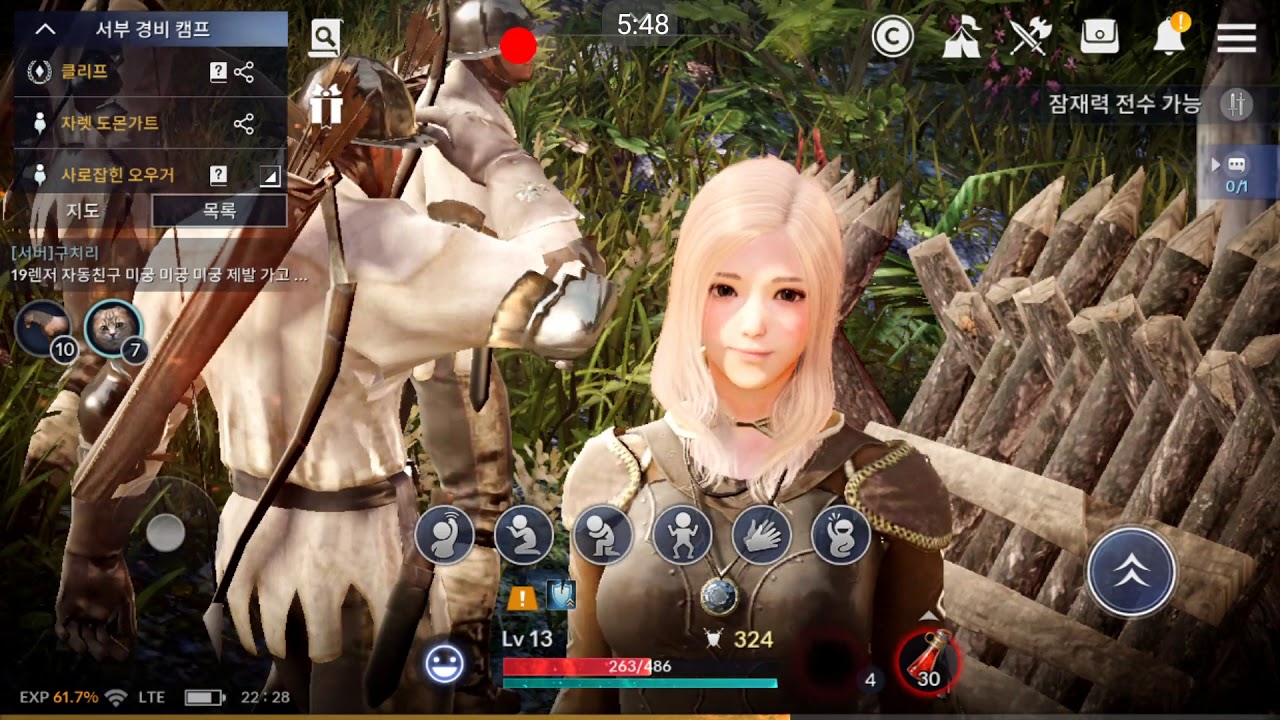Screen dimensions: 1280x720
Task: Open the hamburger main menu
Action: pyautogui.click(x=1236, y=38)
